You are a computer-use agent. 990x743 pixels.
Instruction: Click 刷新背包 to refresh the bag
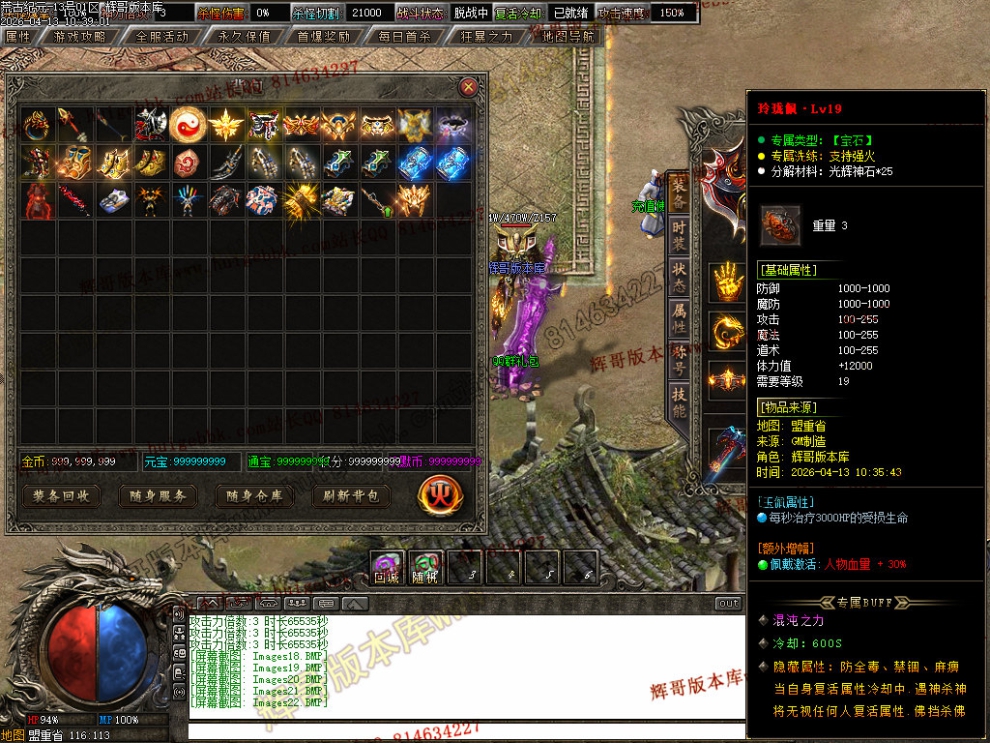tap(351, 495)
